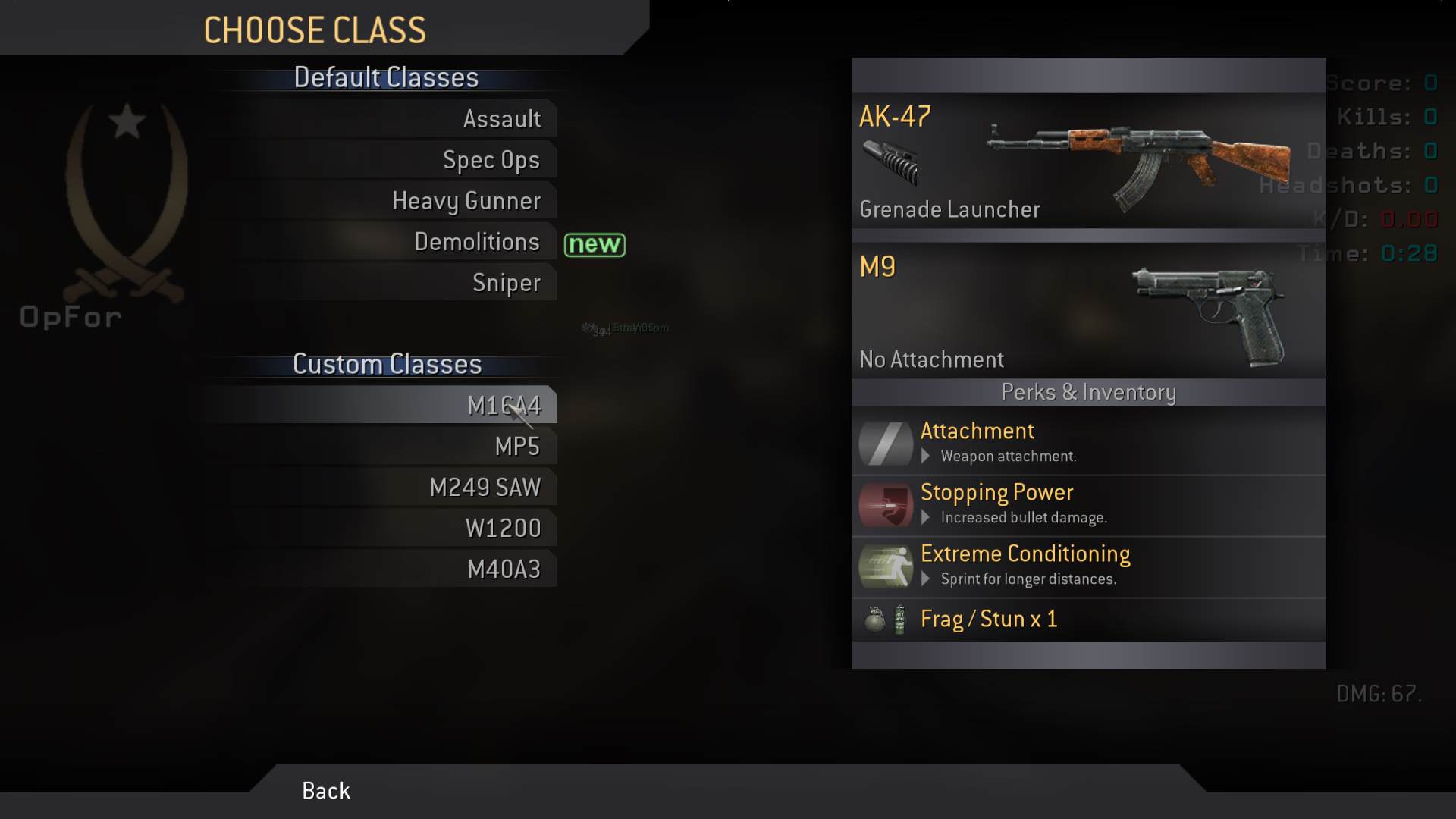Choose the MP5 custom class

click(x=517, y=447)
